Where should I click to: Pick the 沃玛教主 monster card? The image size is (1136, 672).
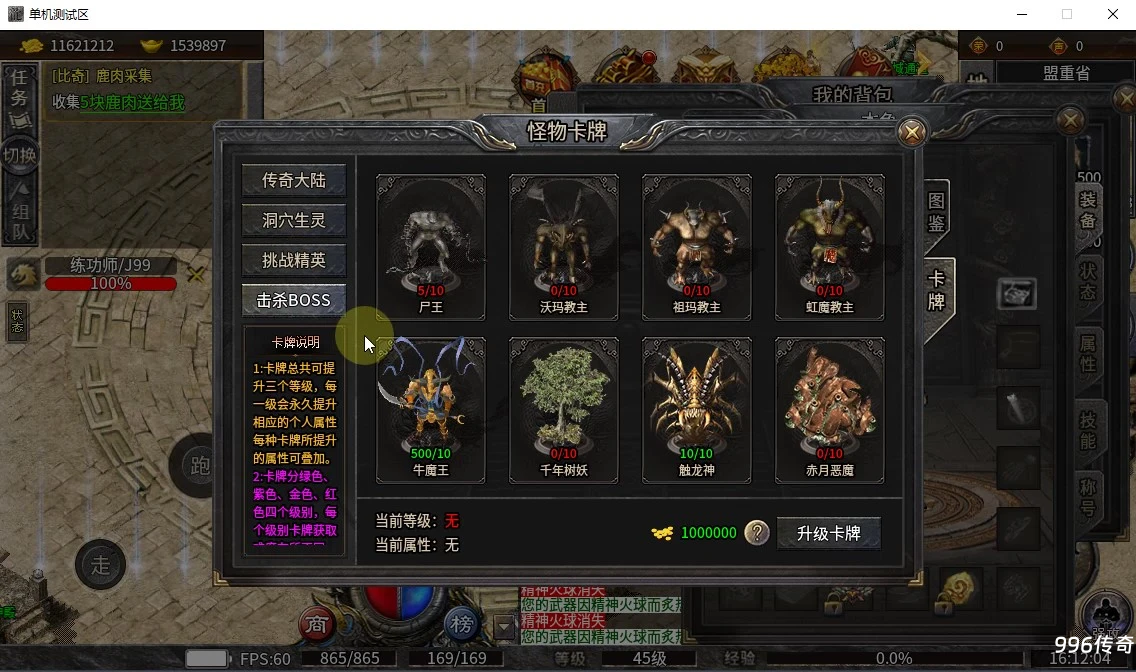564,246
